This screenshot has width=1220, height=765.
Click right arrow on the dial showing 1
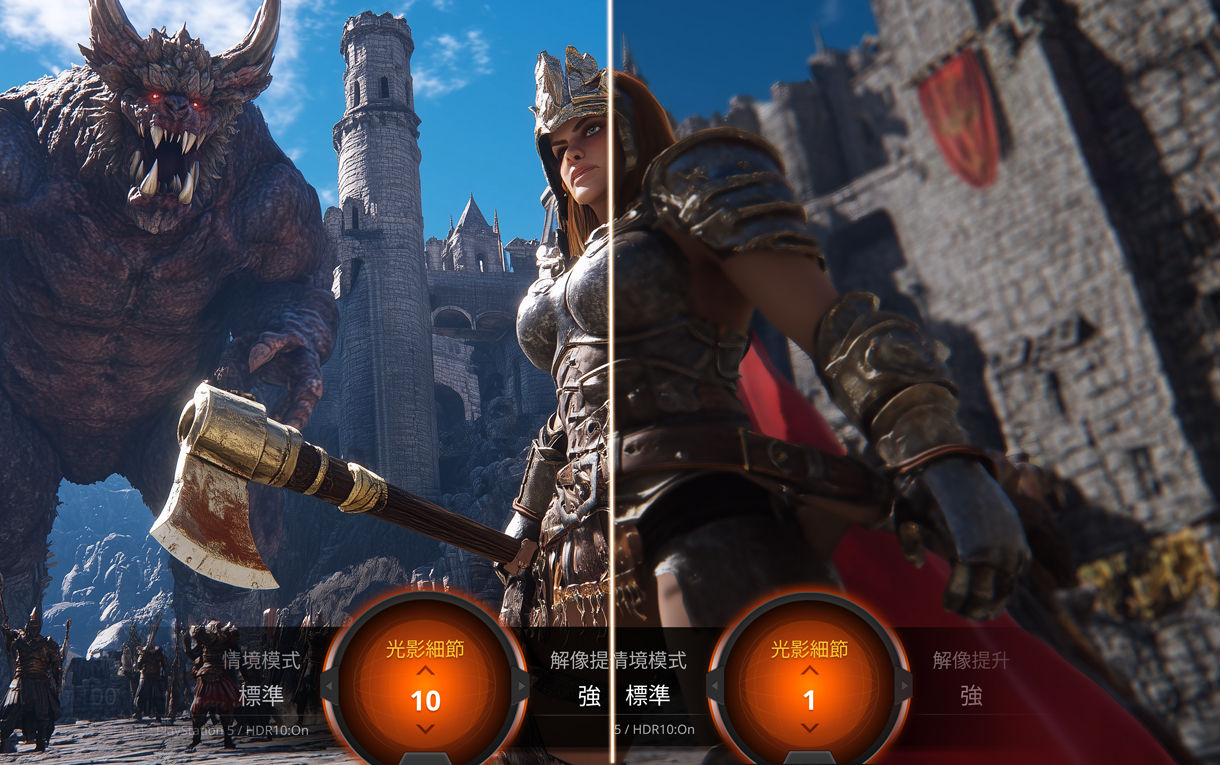coord(906,686)
